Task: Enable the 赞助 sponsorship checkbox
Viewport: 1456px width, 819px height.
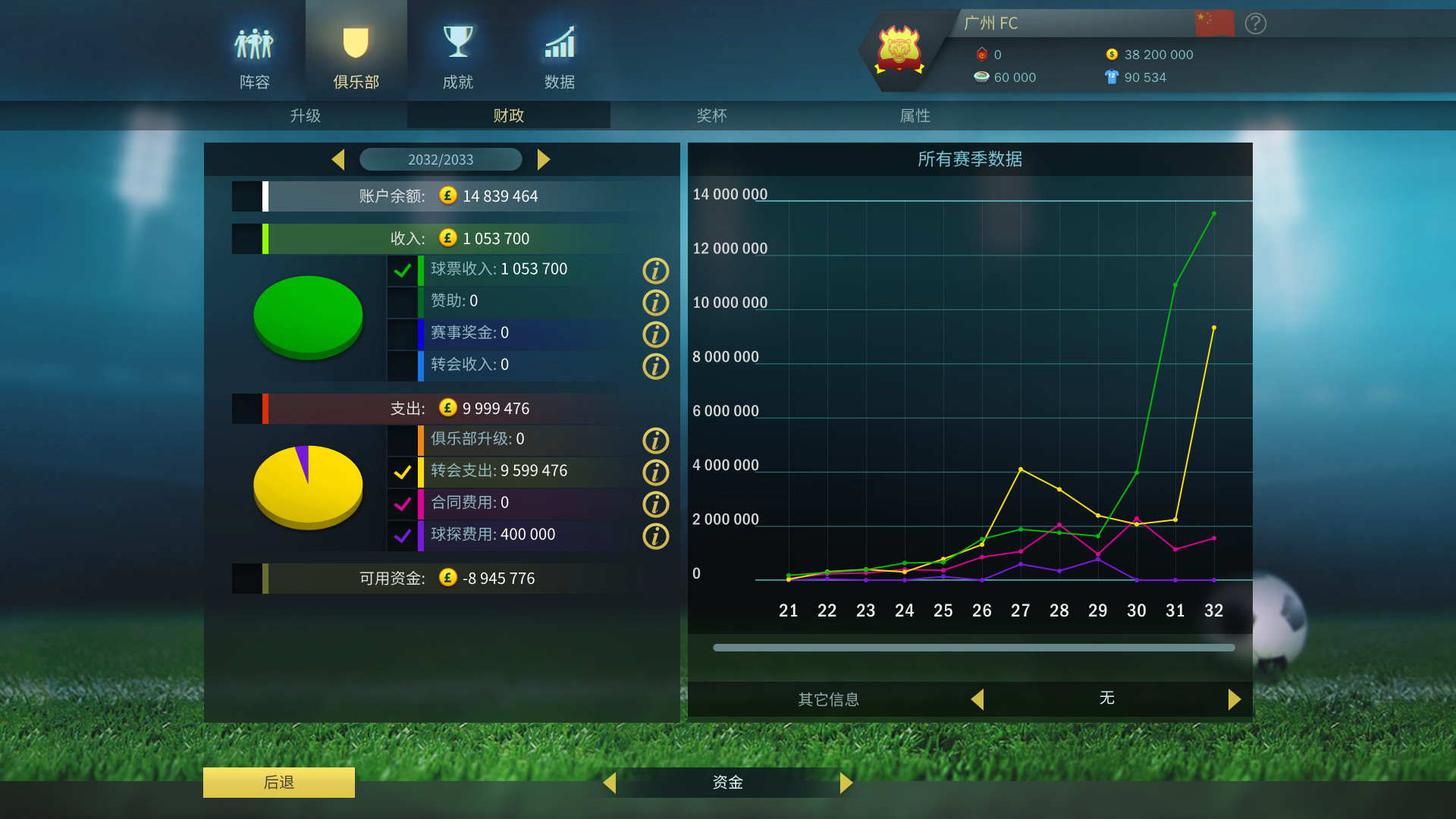Action: [403, 301]
